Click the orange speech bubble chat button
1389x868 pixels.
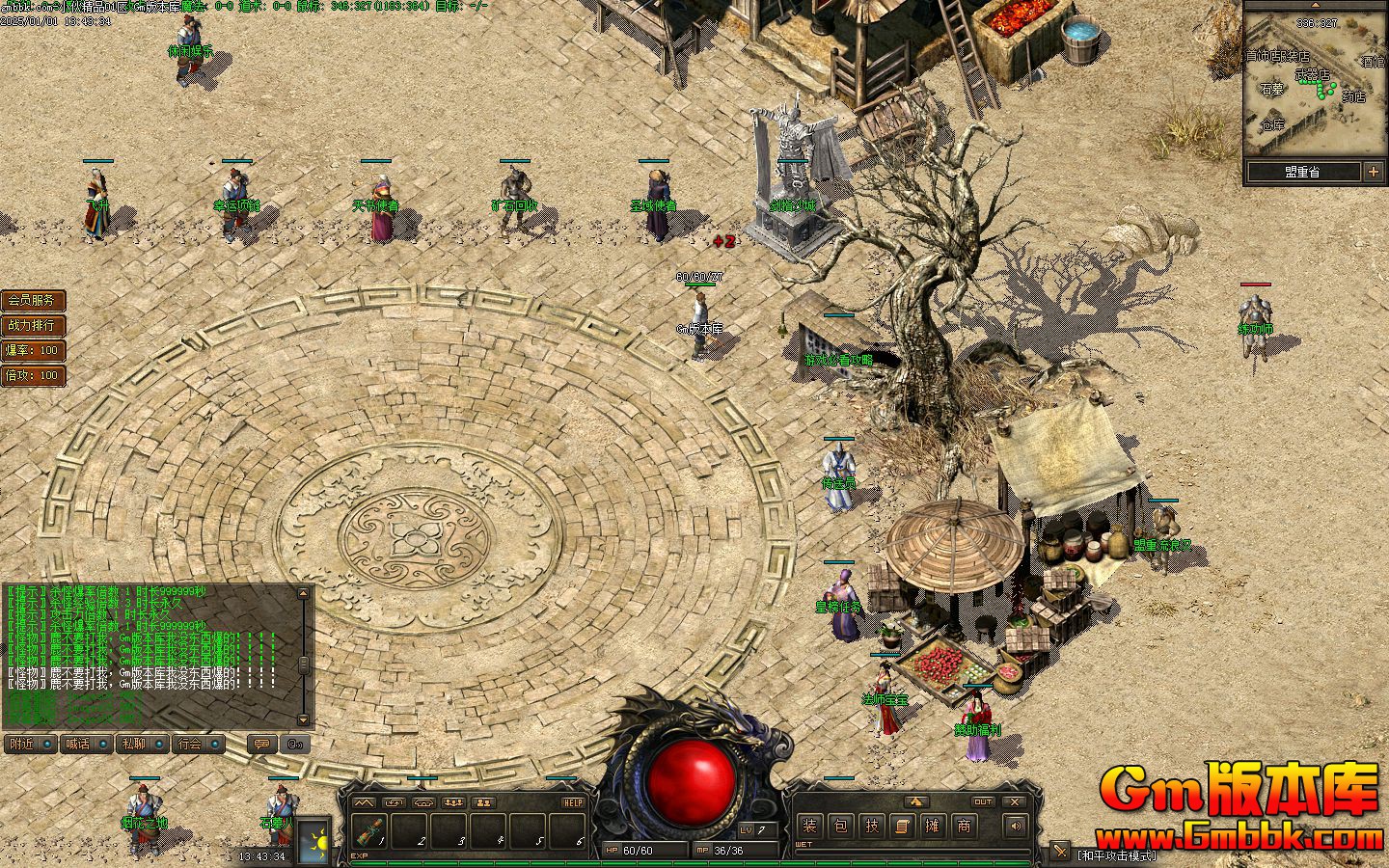pos(260,744)
